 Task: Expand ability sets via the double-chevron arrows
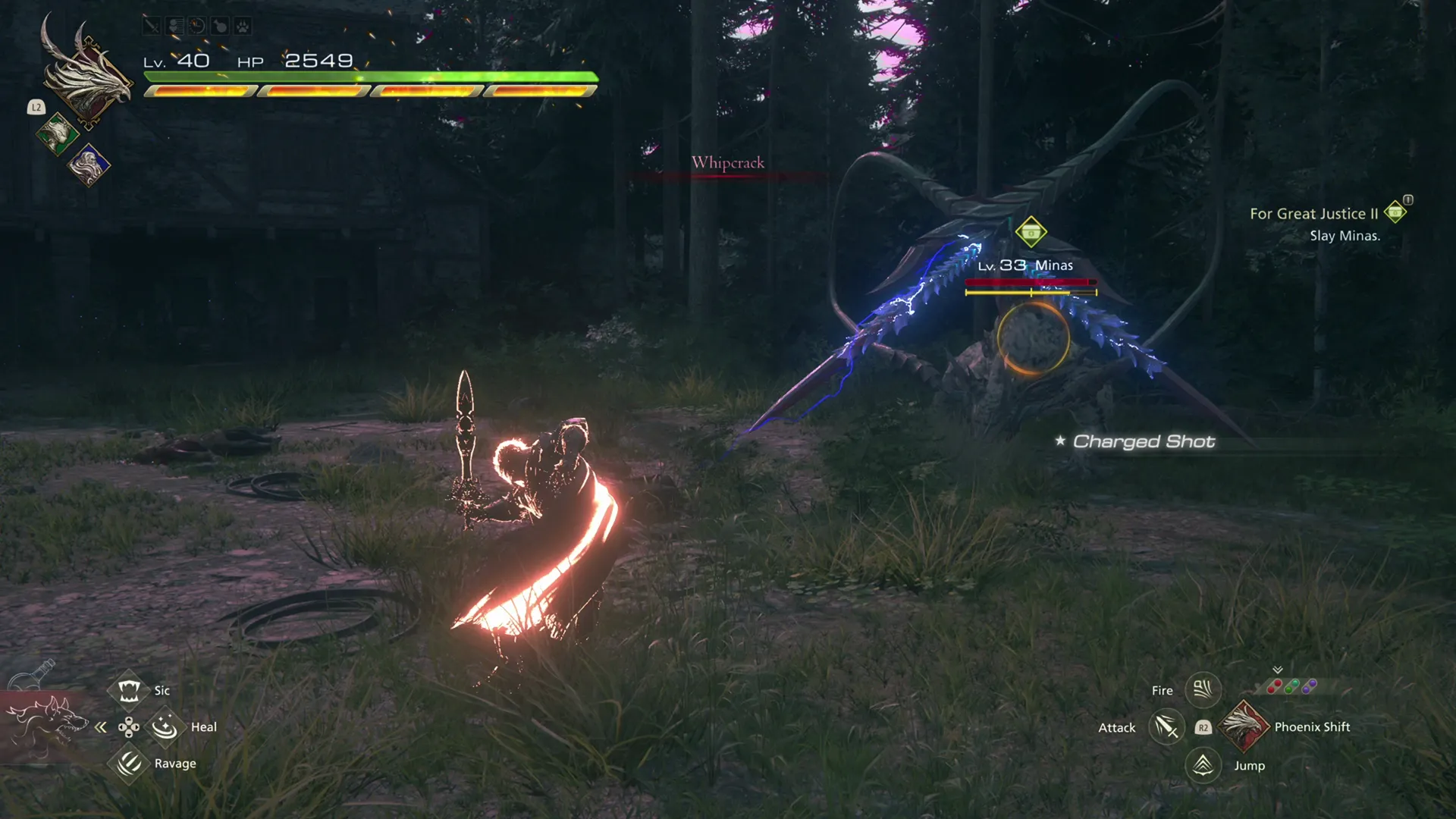[x=1277, y=670]
